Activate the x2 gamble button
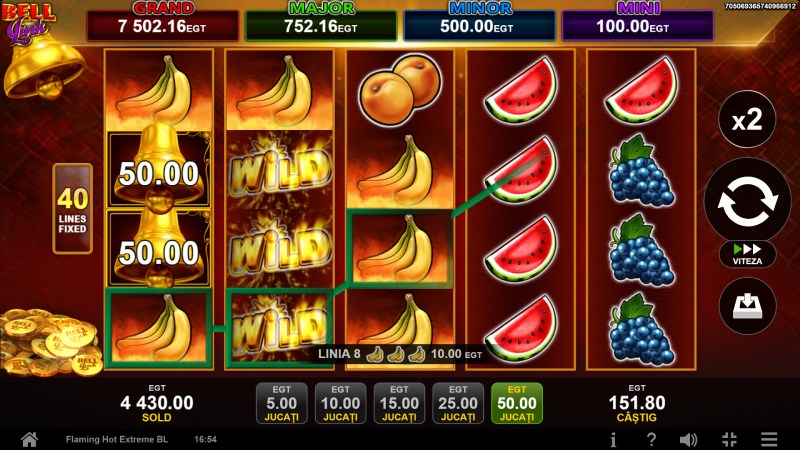The width and height of the screenshot is (800, 450). point(747,121)
